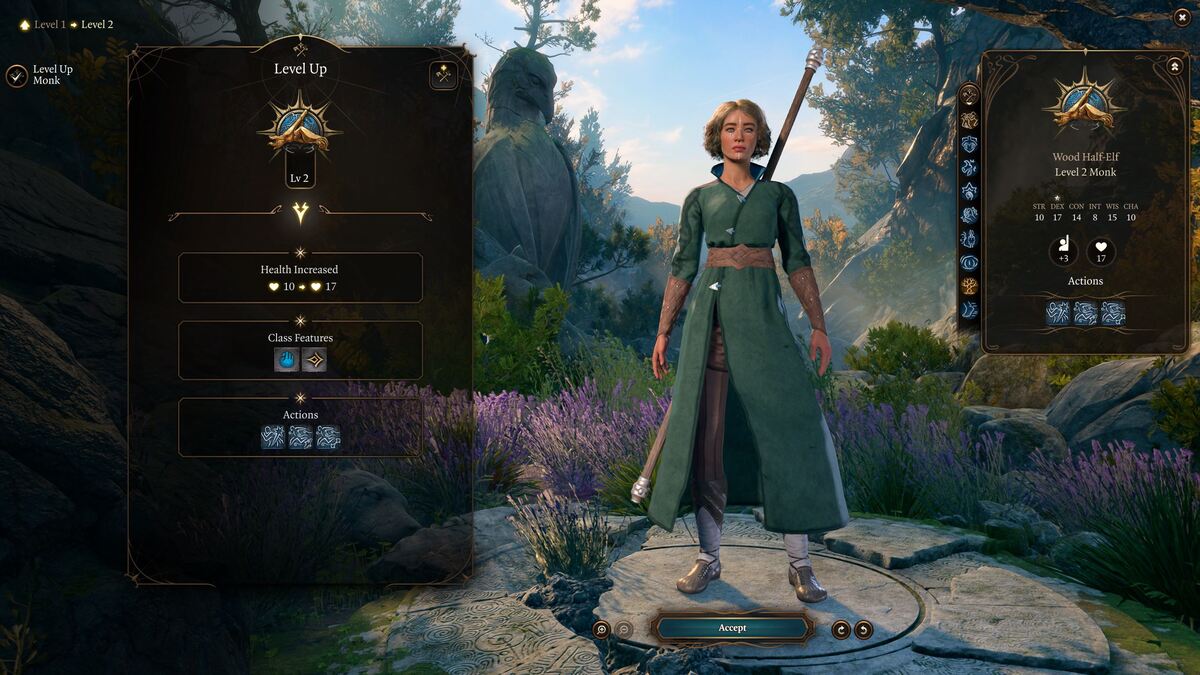
Task: Select the golden tree icon in side strip
Action: point(969,286)
